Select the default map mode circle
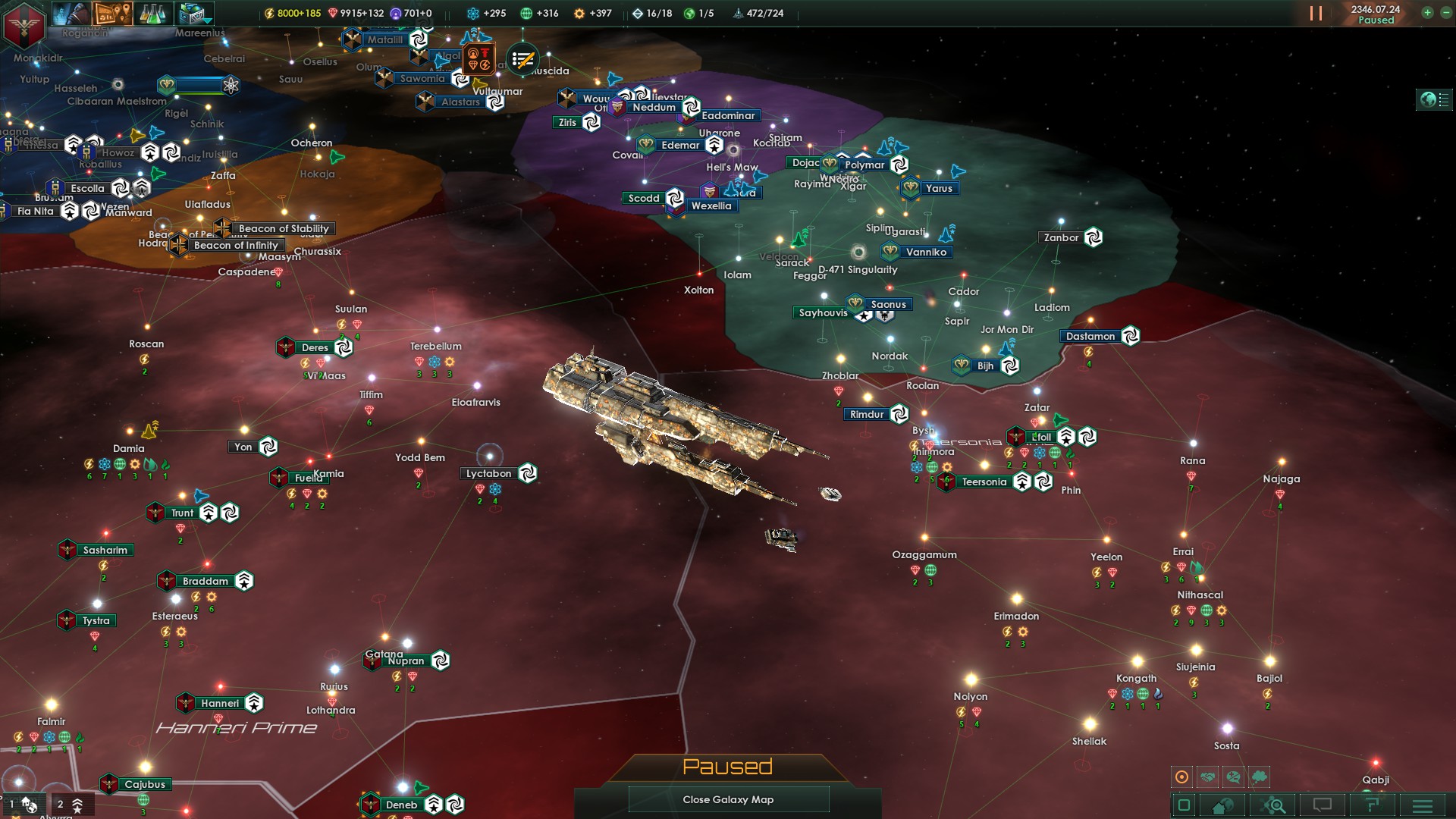This screenshot has height=819, width=1456. (x=1181, y=777)
